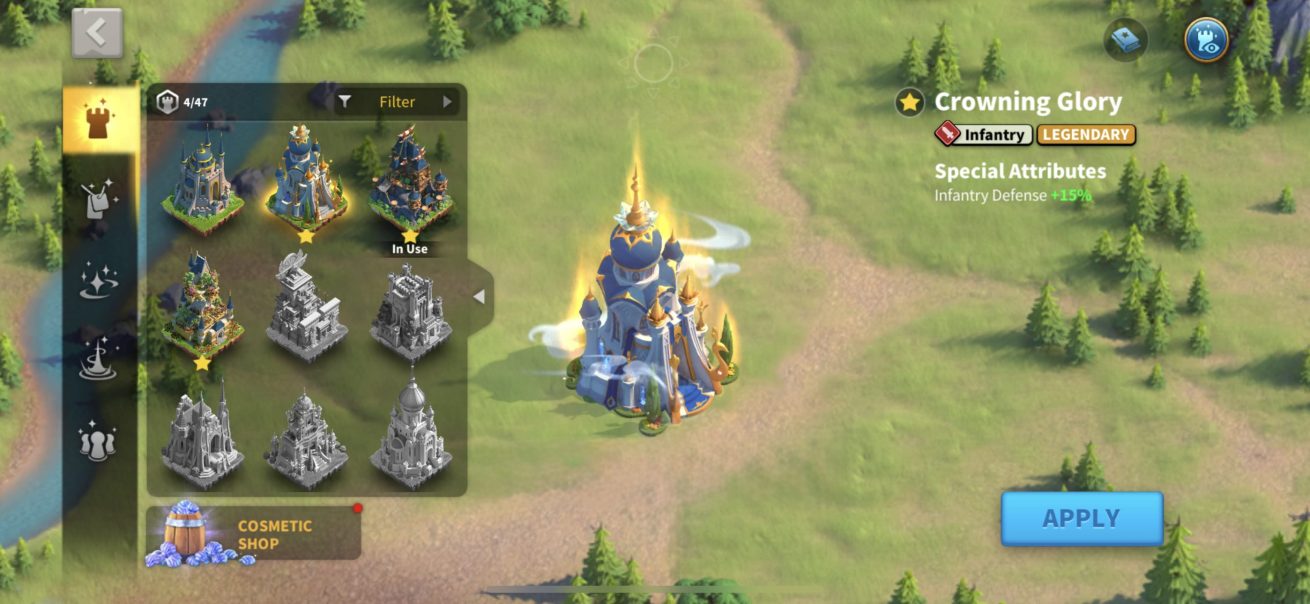Open the Filter dropdown
1310x604 pixels.
[x=397, y=102]
